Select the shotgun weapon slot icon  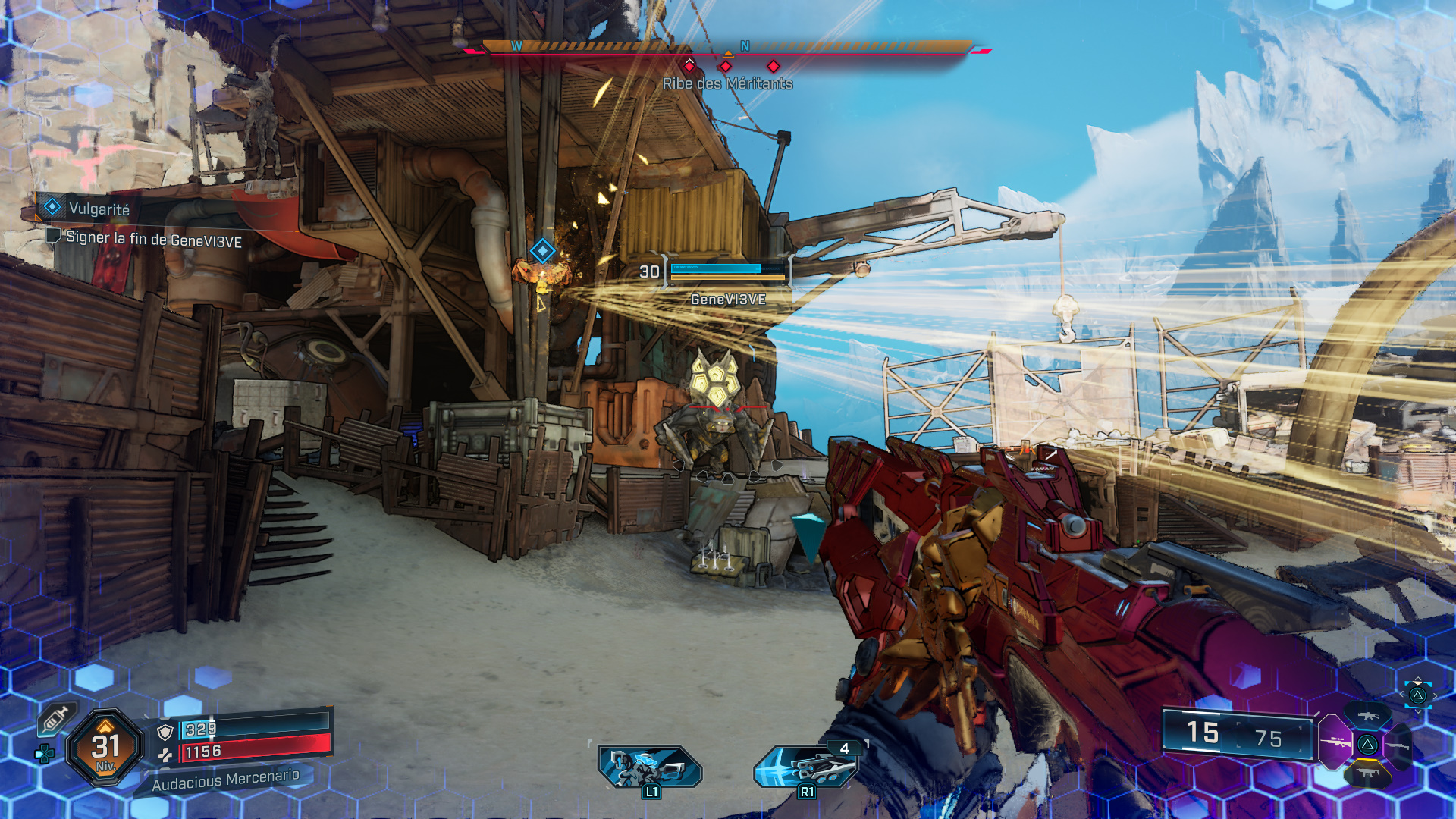pyautogui.click(x=1398, y=746)
